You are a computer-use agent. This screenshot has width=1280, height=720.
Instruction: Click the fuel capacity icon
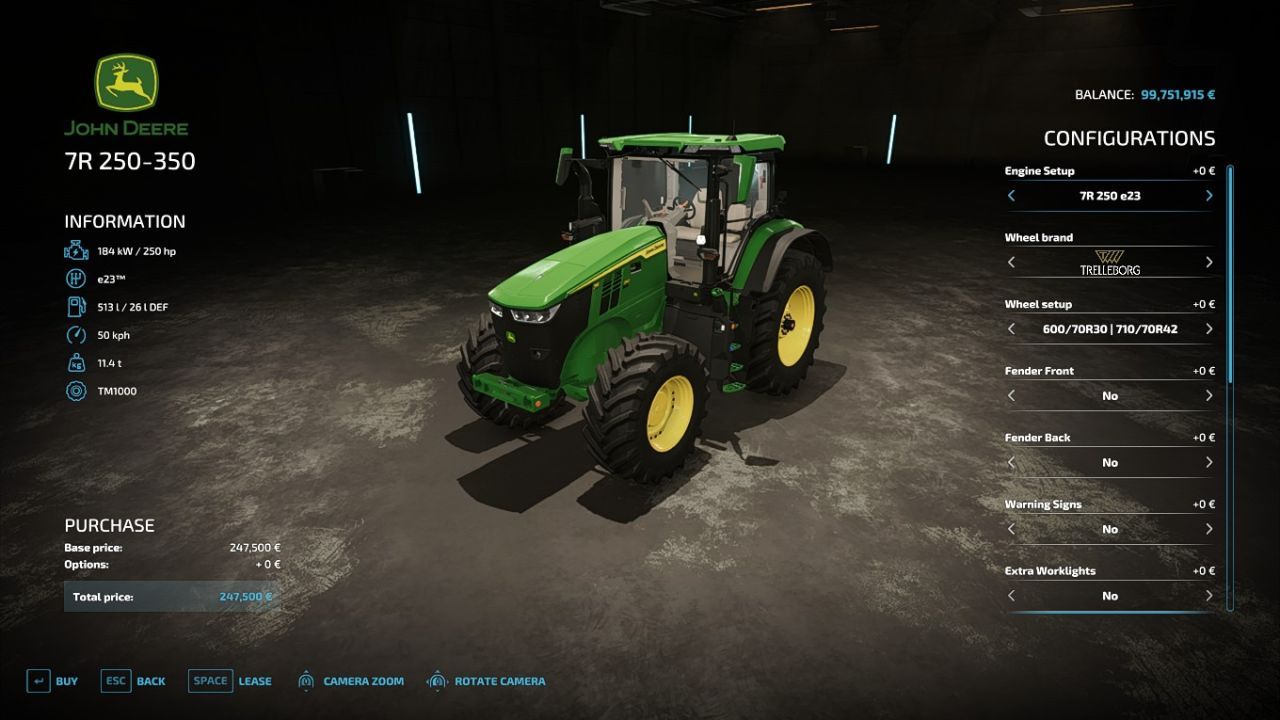coord(76,307)
